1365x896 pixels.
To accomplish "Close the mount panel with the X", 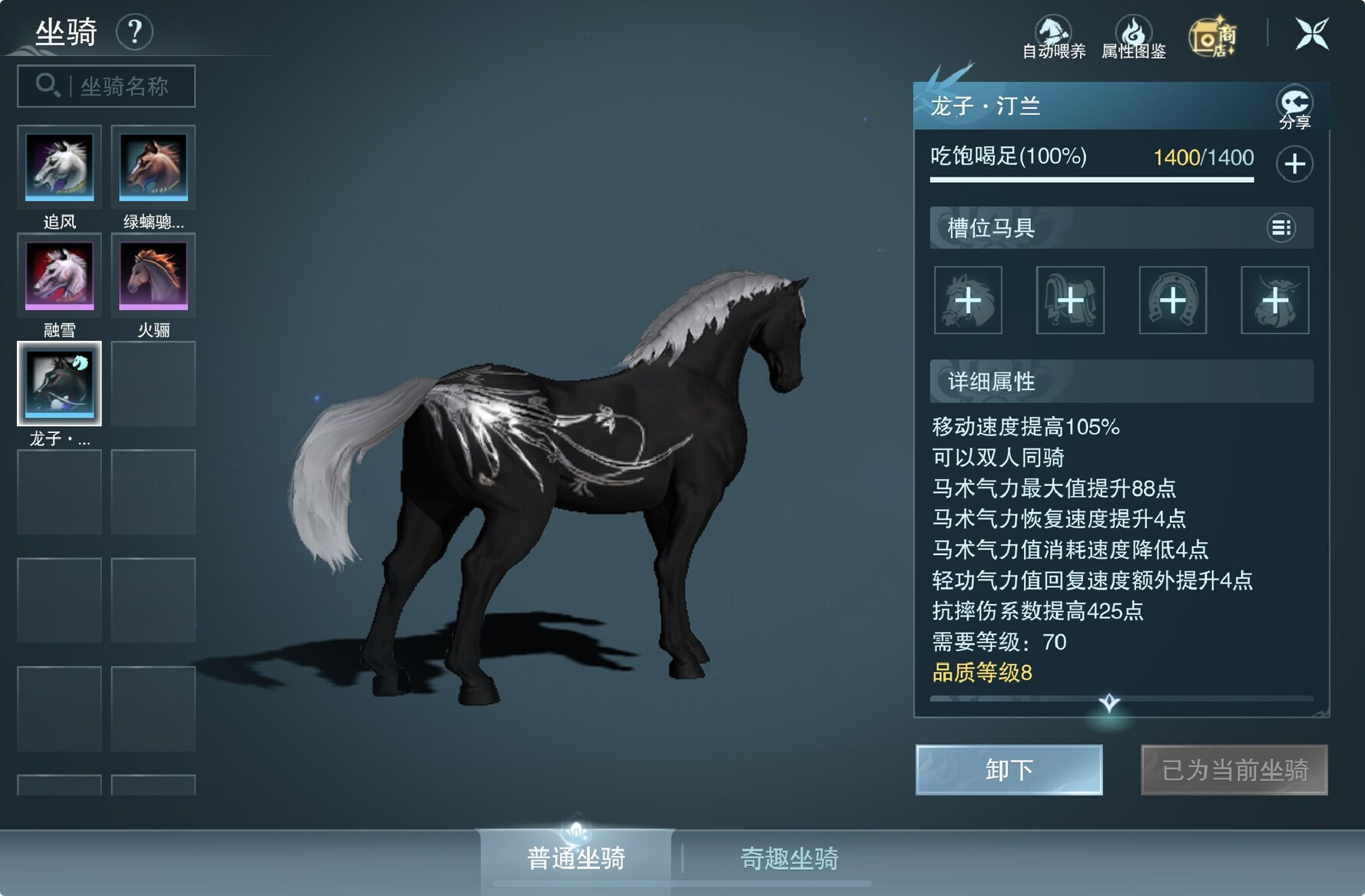I will (1311, 34).
